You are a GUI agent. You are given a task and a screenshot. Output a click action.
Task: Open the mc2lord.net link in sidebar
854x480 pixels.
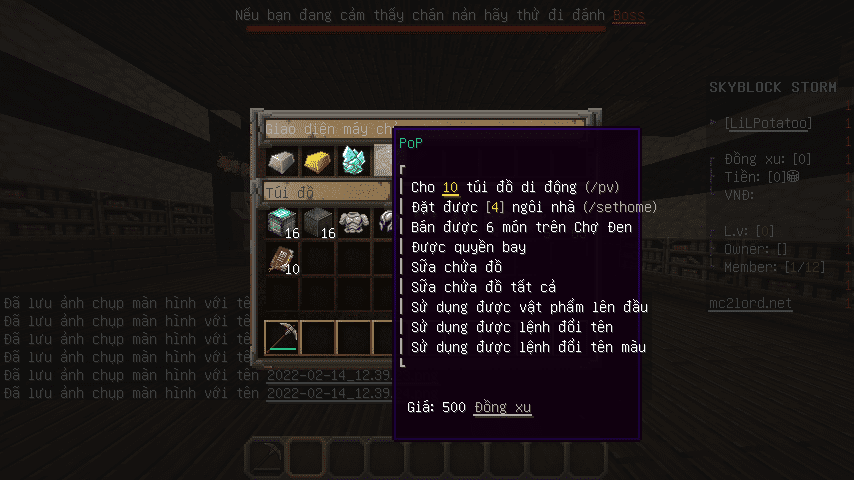750,303
